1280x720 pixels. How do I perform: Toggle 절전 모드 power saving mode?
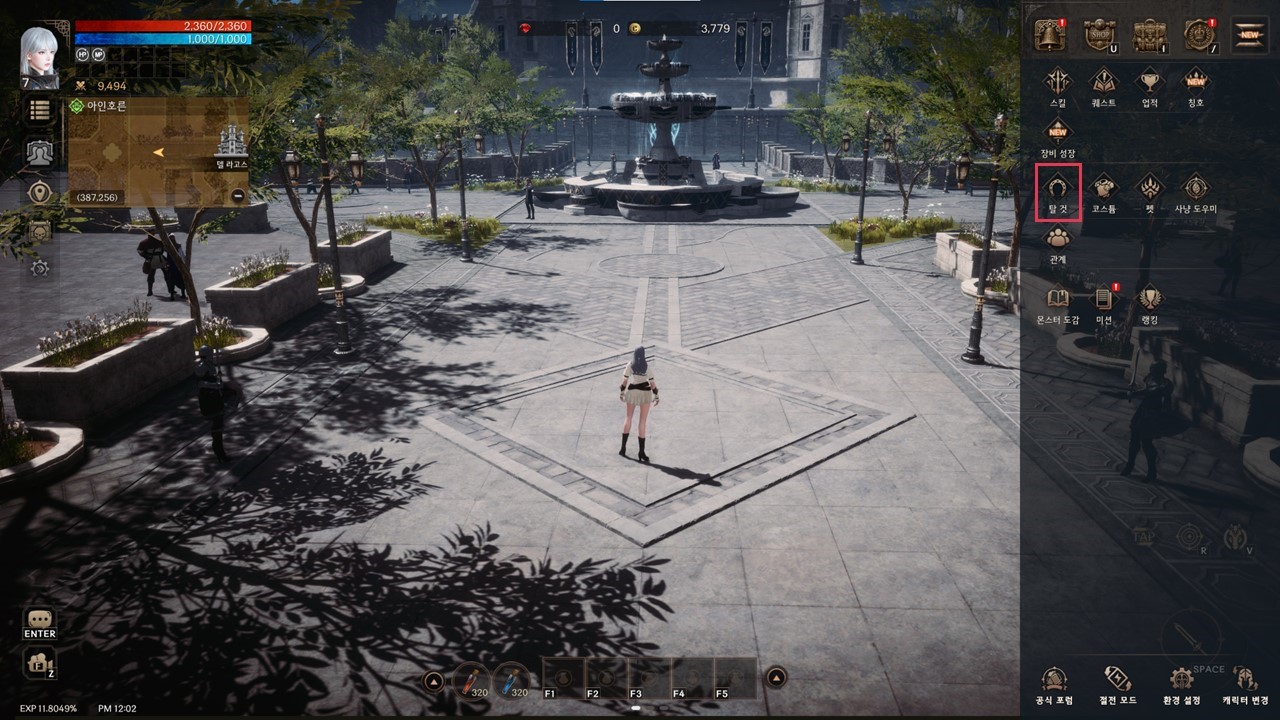[x=1117, y=683]
